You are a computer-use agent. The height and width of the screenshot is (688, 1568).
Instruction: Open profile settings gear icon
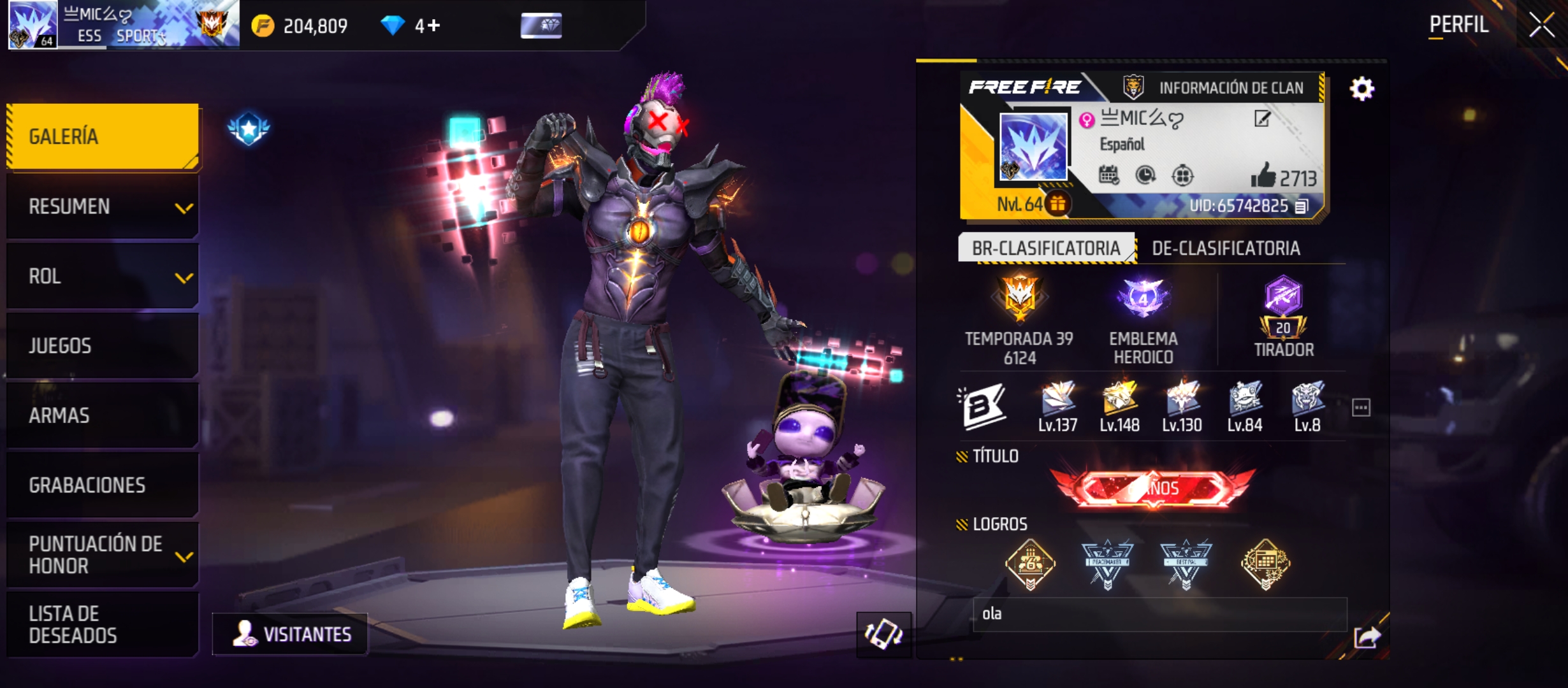pyautogui.click(x=1361, y=89)
